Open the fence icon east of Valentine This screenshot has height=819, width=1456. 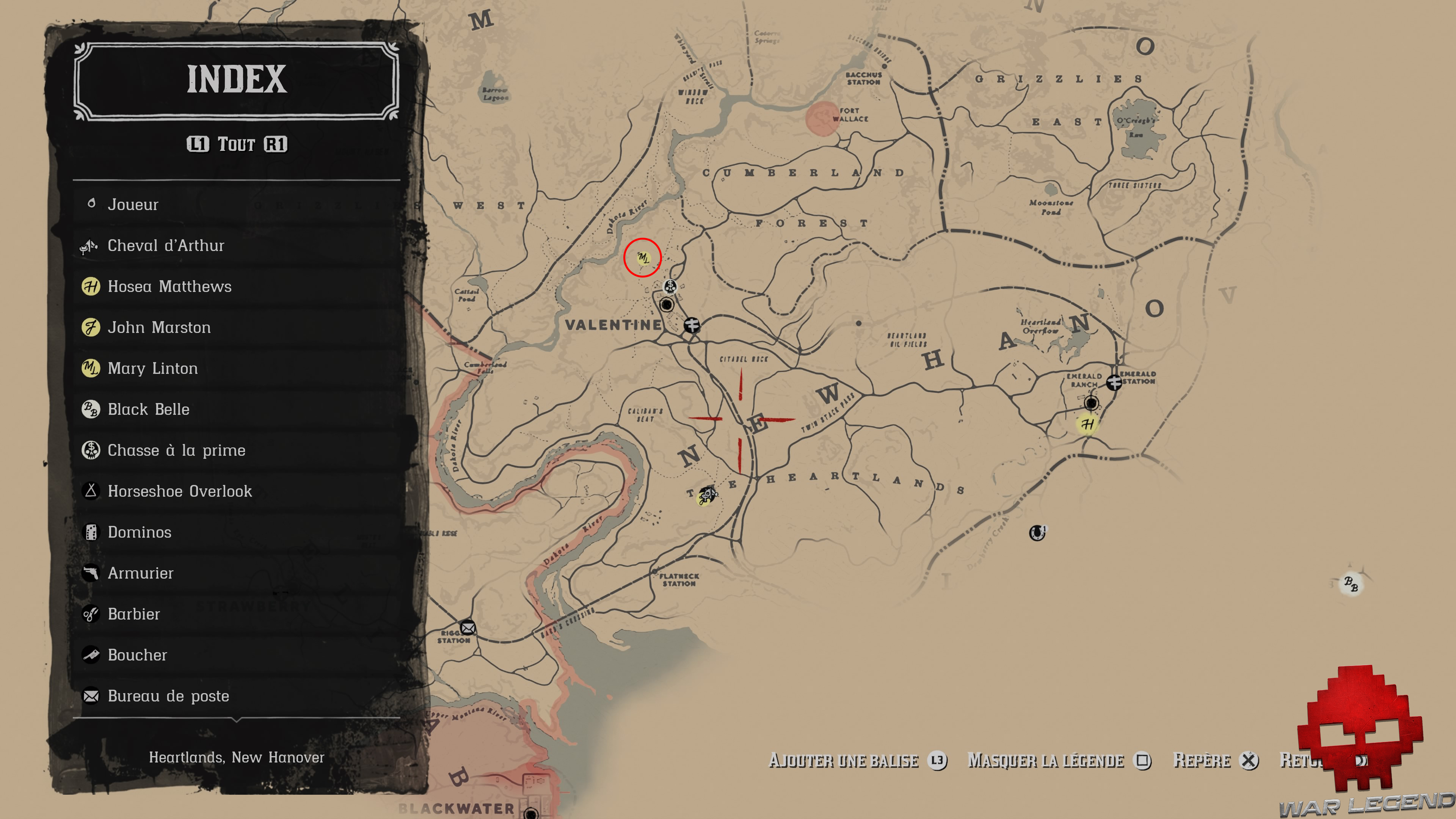click(692, 326)
